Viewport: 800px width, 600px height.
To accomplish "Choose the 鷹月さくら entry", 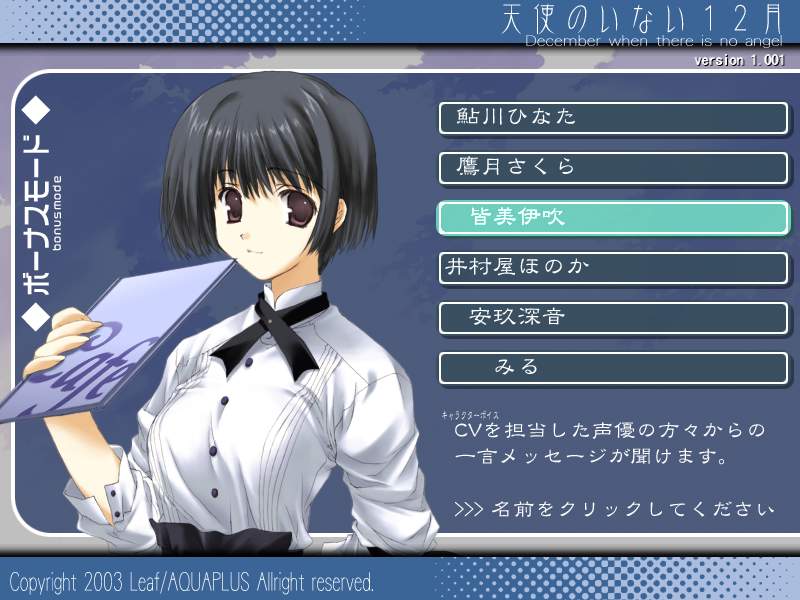I will click(x=613, y=167).
